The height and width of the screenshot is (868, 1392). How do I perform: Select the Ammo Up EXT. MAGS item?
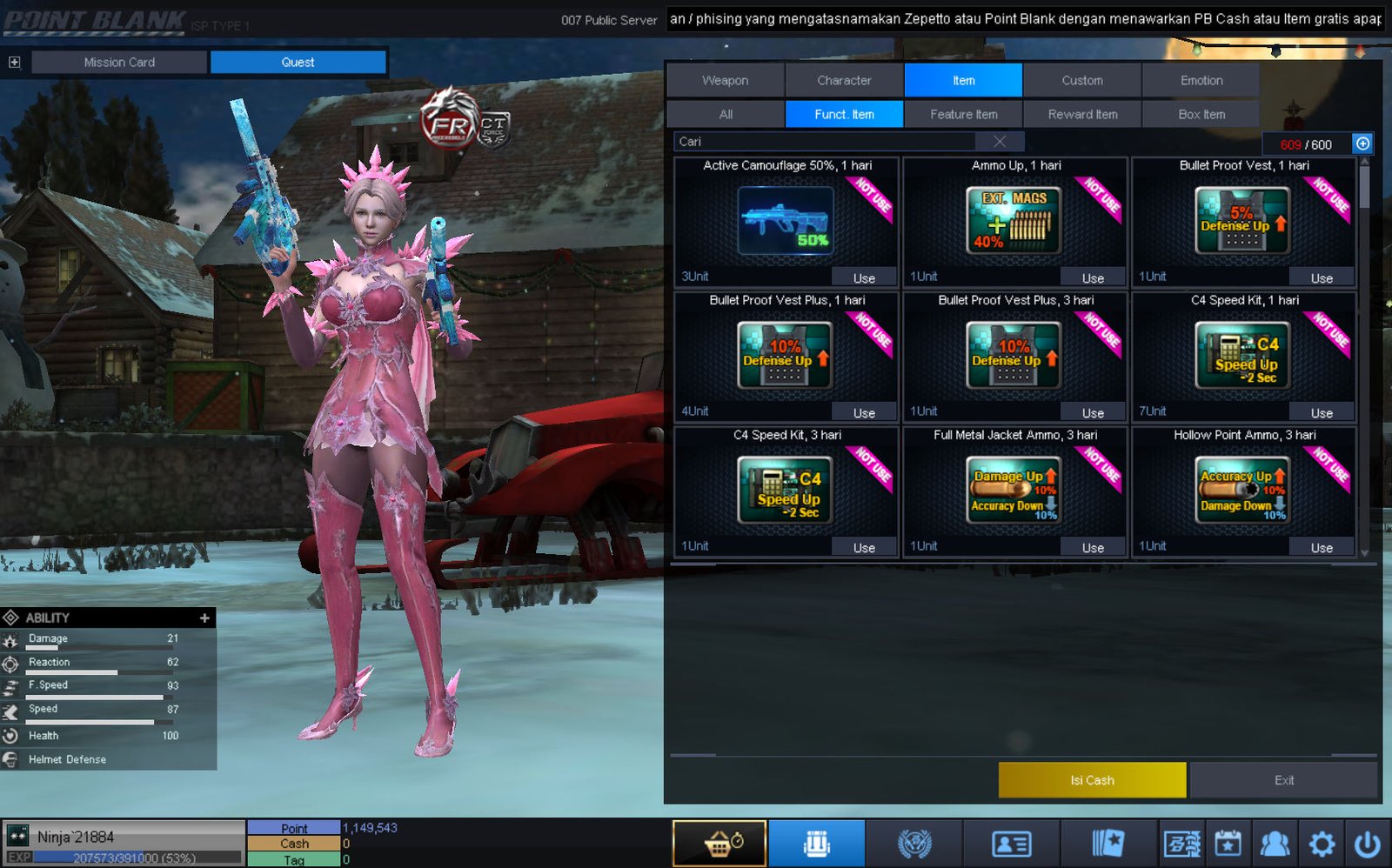point(1014,221)
